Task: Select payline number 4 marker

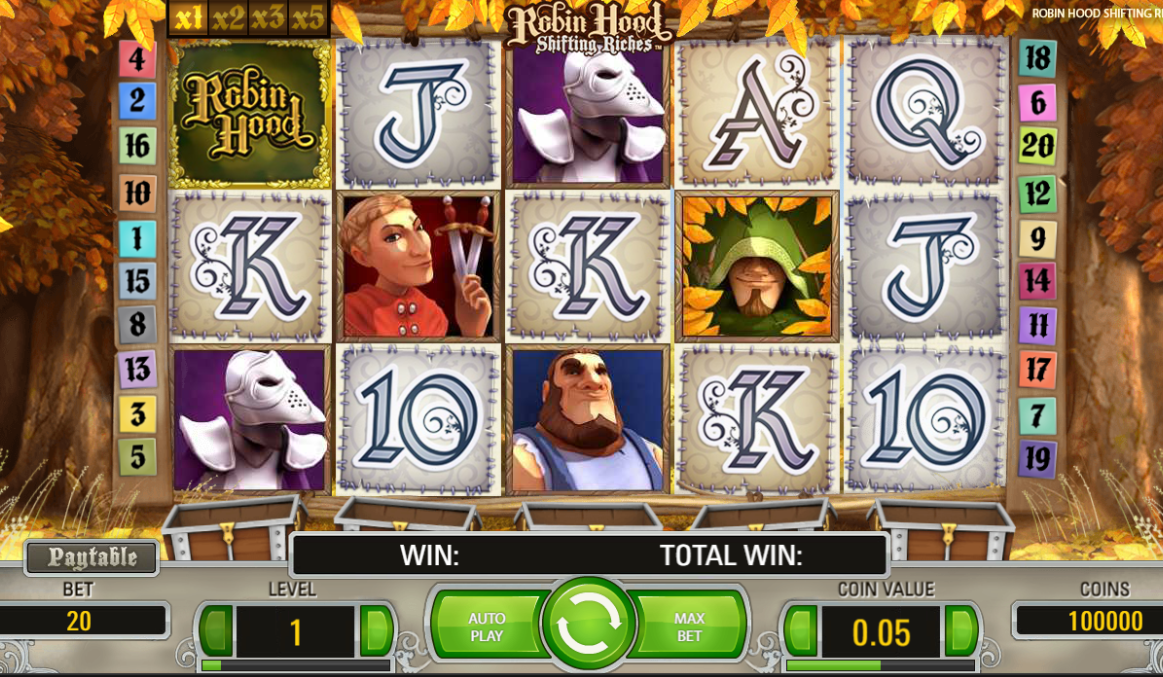Action: pyautogui.click(x=137, y=59)
